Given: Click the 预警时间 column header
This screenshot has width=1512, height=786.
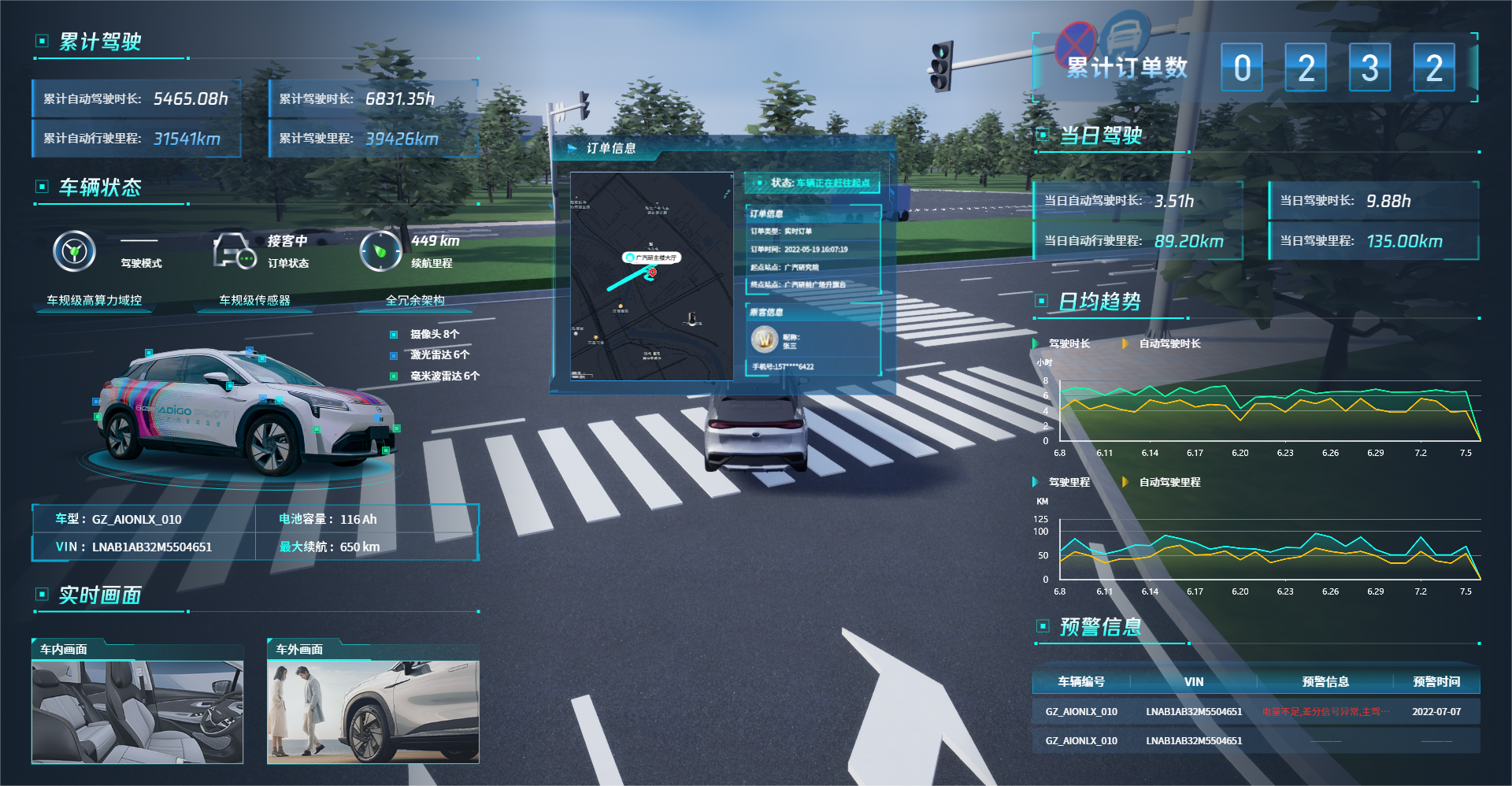Looking at the screenshot, I should coord(1436,682).
